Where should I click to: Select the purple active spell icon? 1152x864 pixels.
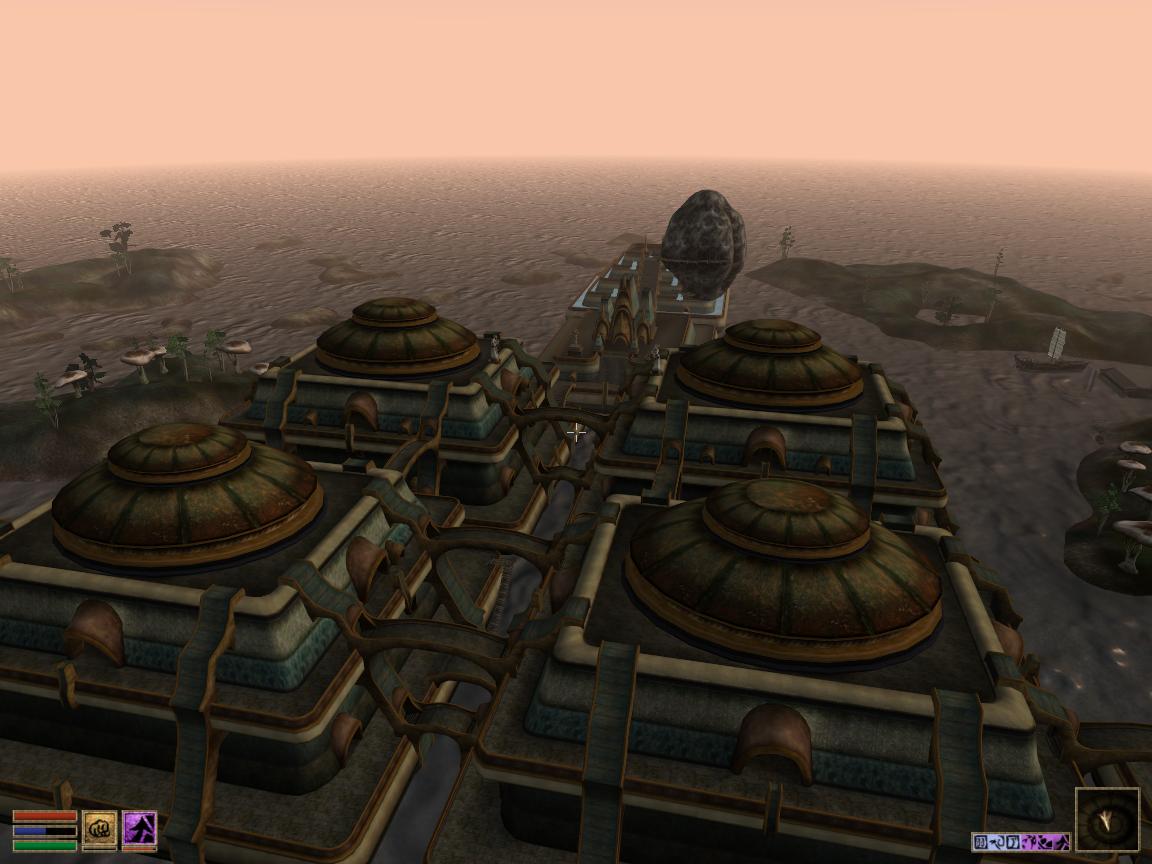point(139,828)
